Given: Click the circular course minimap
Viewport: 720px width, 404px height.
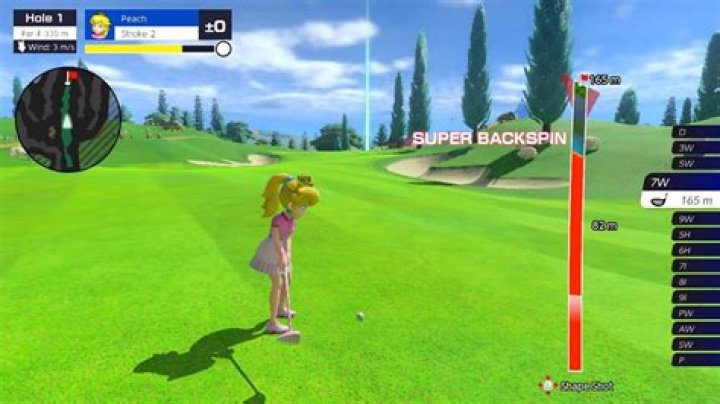Looking at the screenshot, I should pos(67,118).
